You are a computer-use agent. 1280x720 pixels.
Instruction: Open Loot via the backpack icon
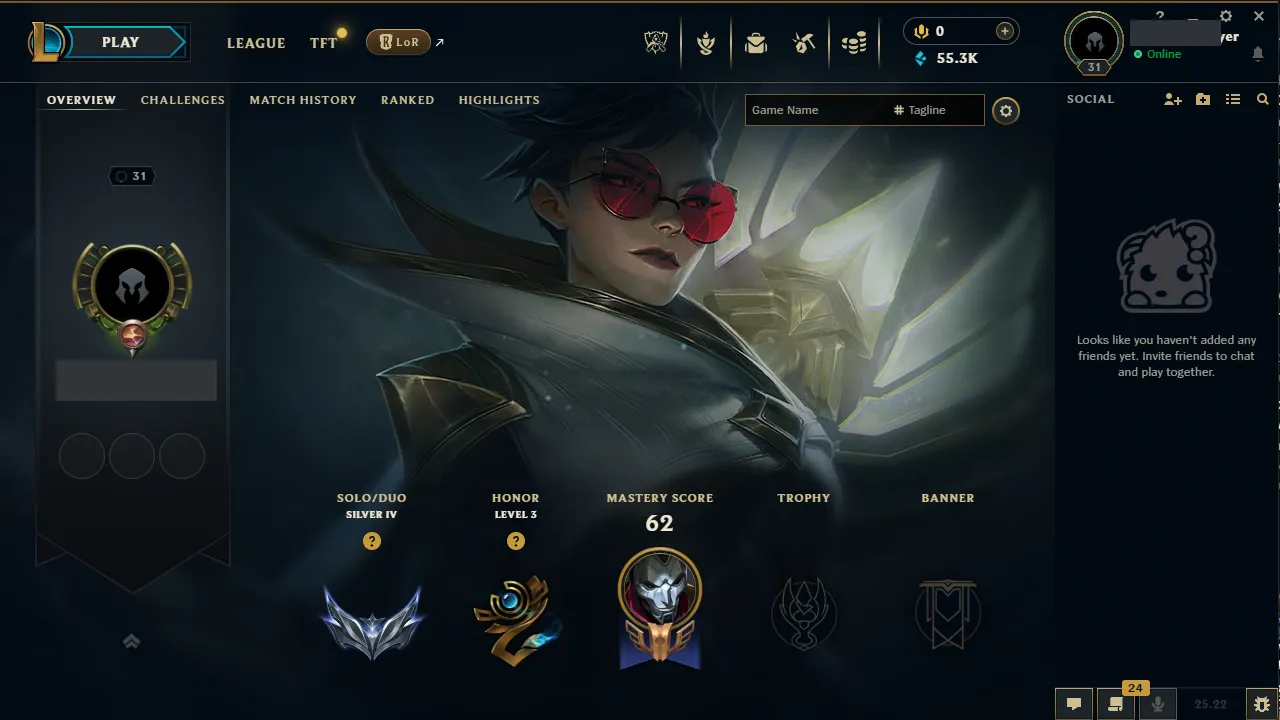click(756, 43)
